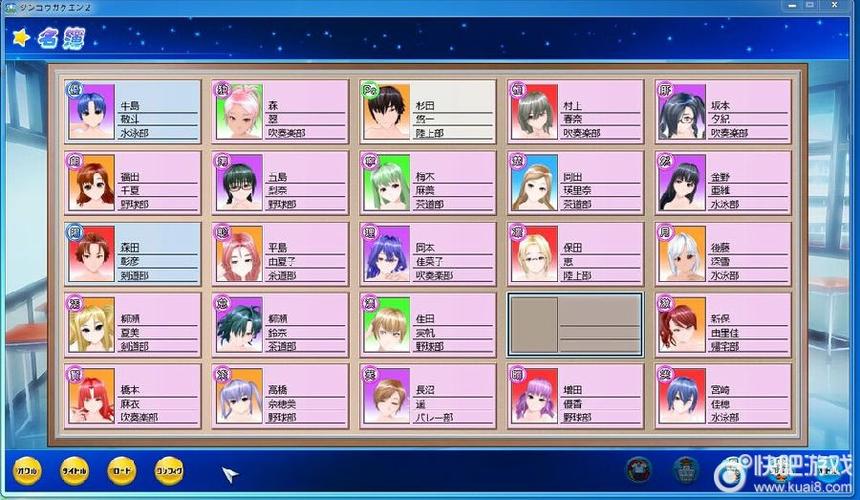Select gray-haired 村上 春奈's card
The width and height of the screenshot is (860, 500).
tap(575, 111)
